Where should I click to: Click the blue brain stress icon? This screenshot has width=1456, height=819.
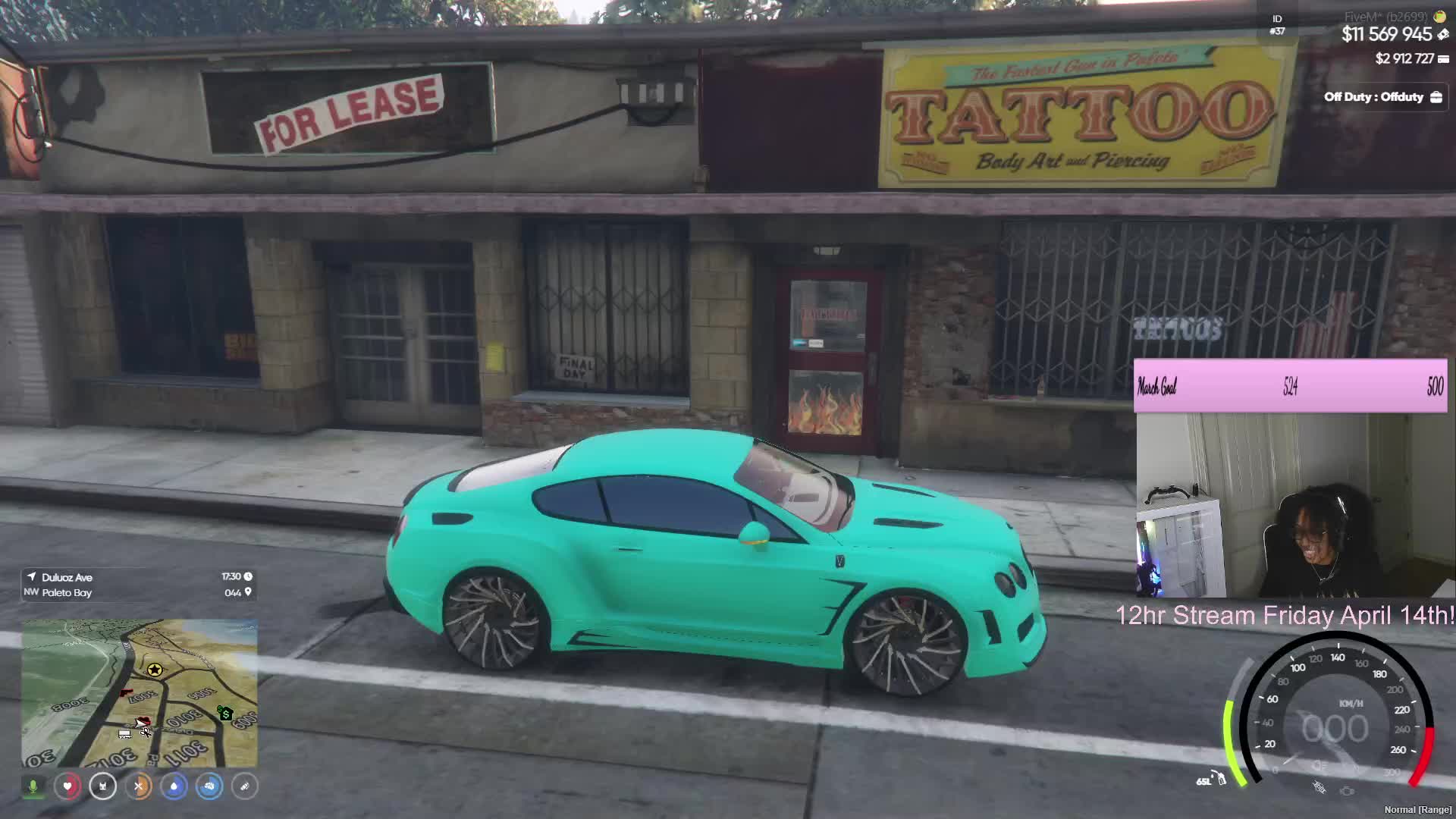coord(209,786)
